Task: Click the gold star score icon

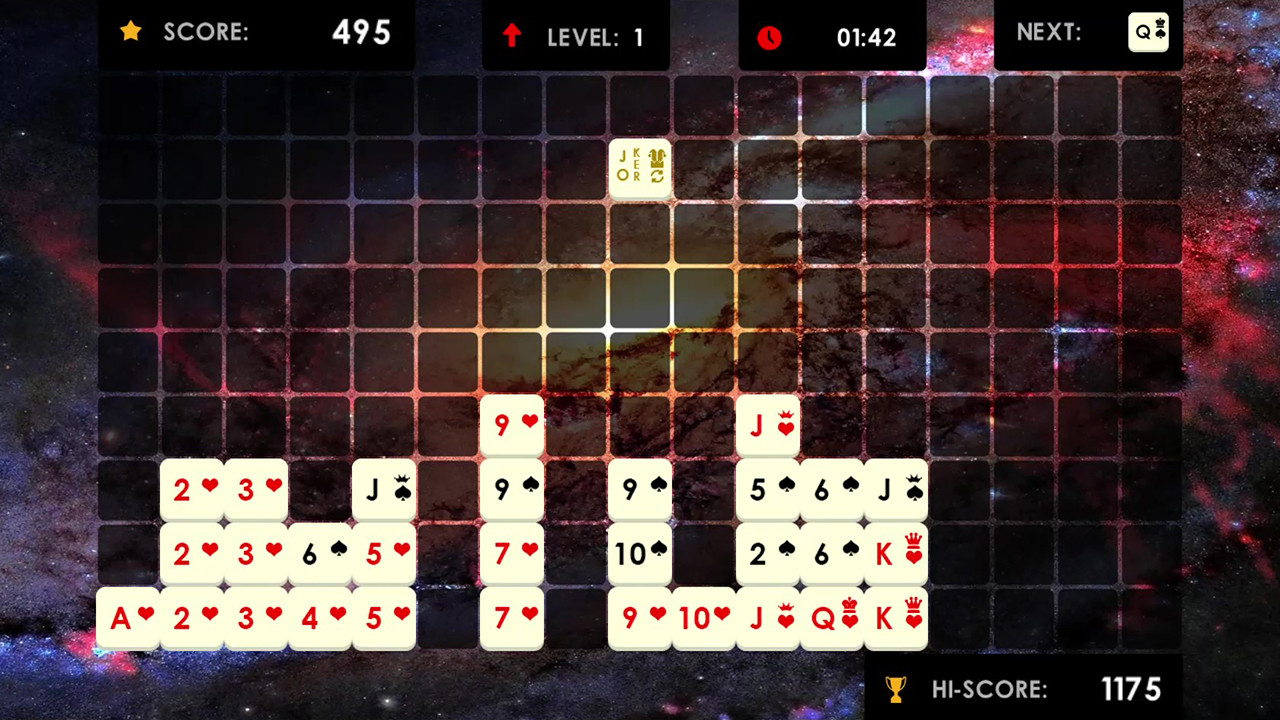Action: (131, 31)
